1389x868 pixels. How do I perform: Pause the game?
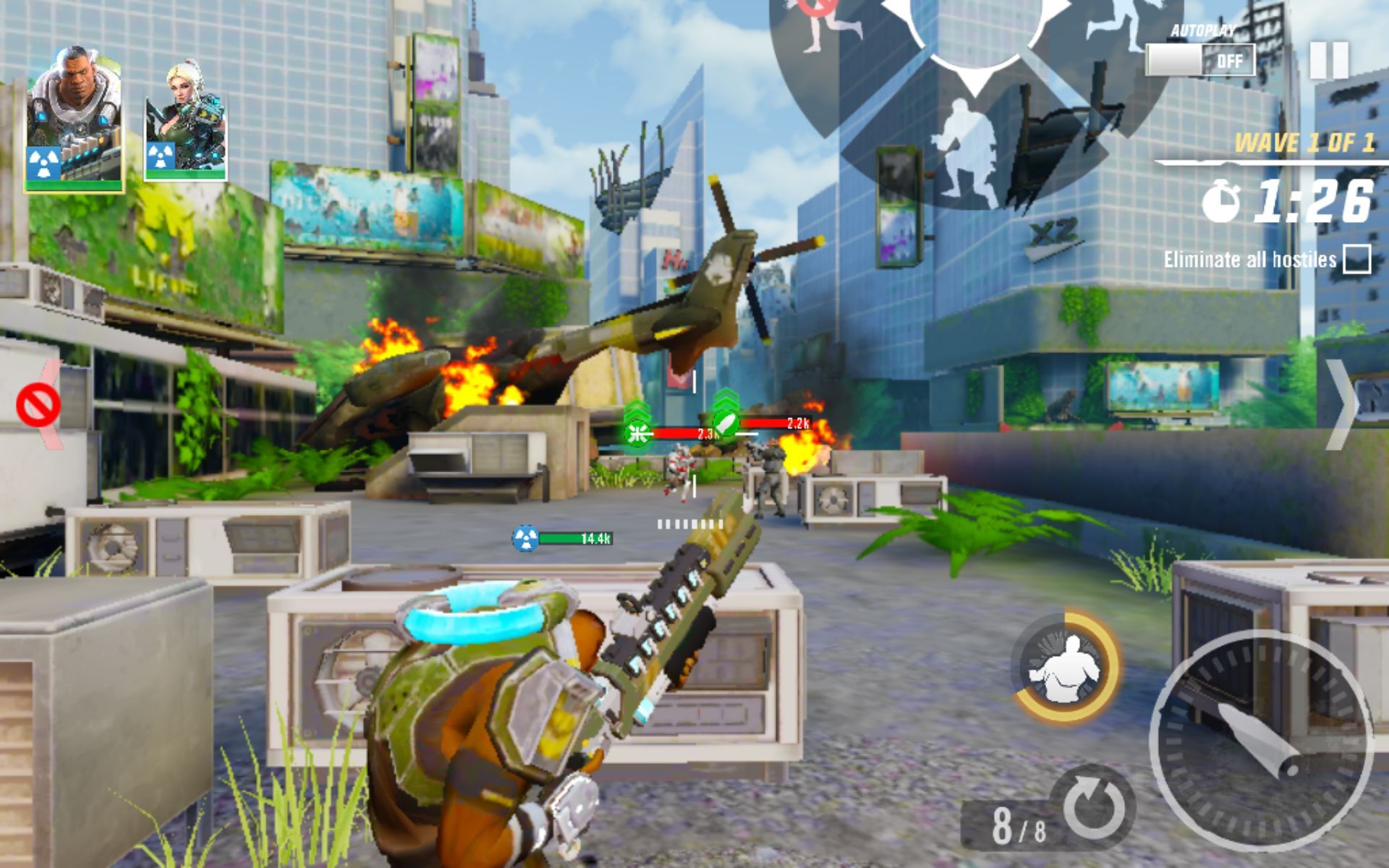1329,60
